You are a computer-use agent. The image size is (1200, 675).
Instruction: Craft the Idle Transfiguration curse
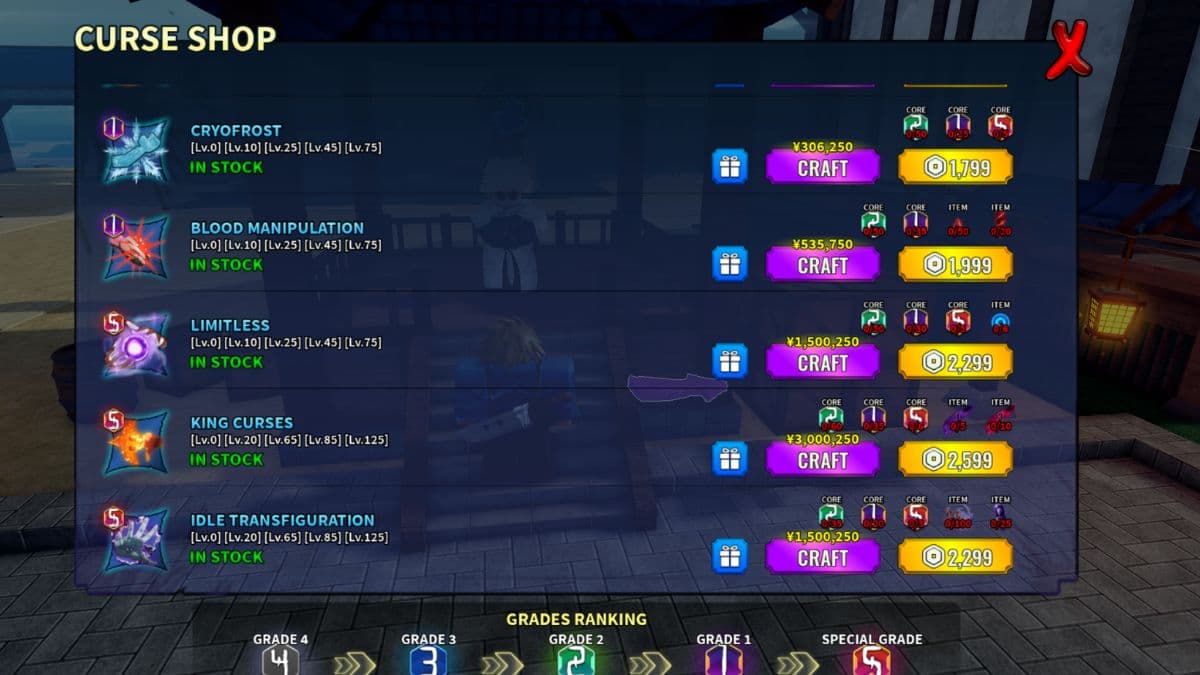point(822,557)
